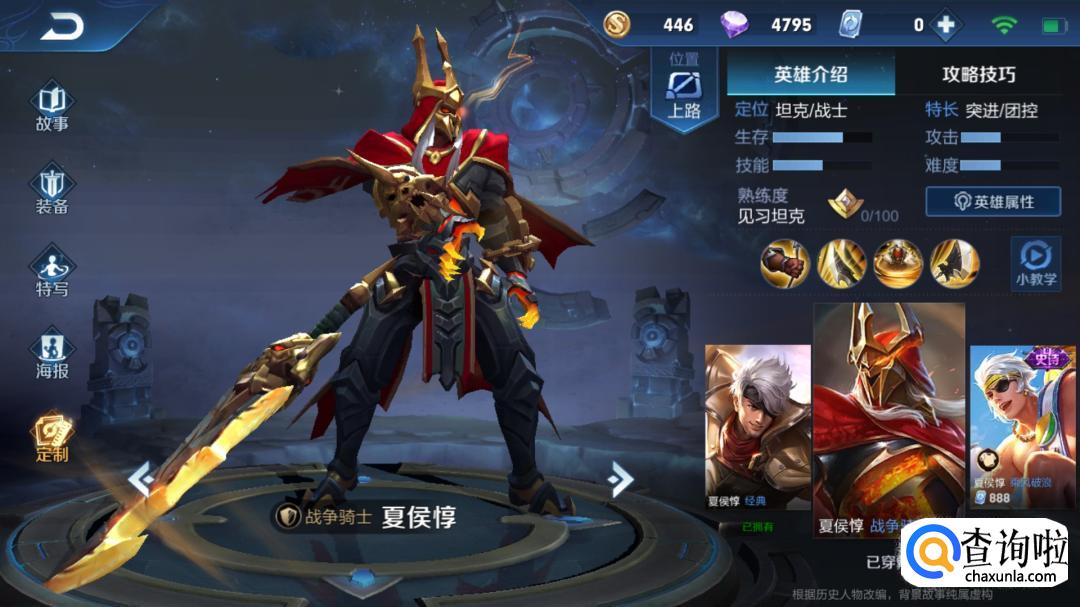1080x607 pixels.
Task: Switch to the 攻略技巧 tab
Action: click(x=978, y=75)
